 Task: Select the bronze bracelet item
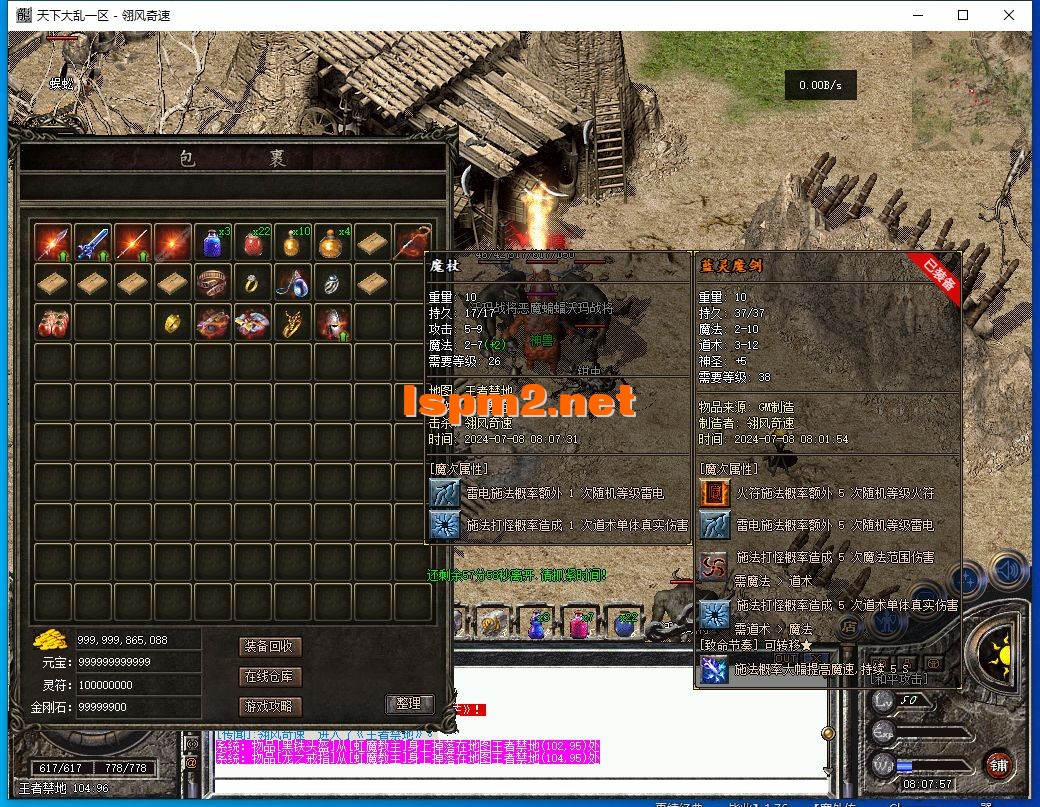(x=213, y=283)
